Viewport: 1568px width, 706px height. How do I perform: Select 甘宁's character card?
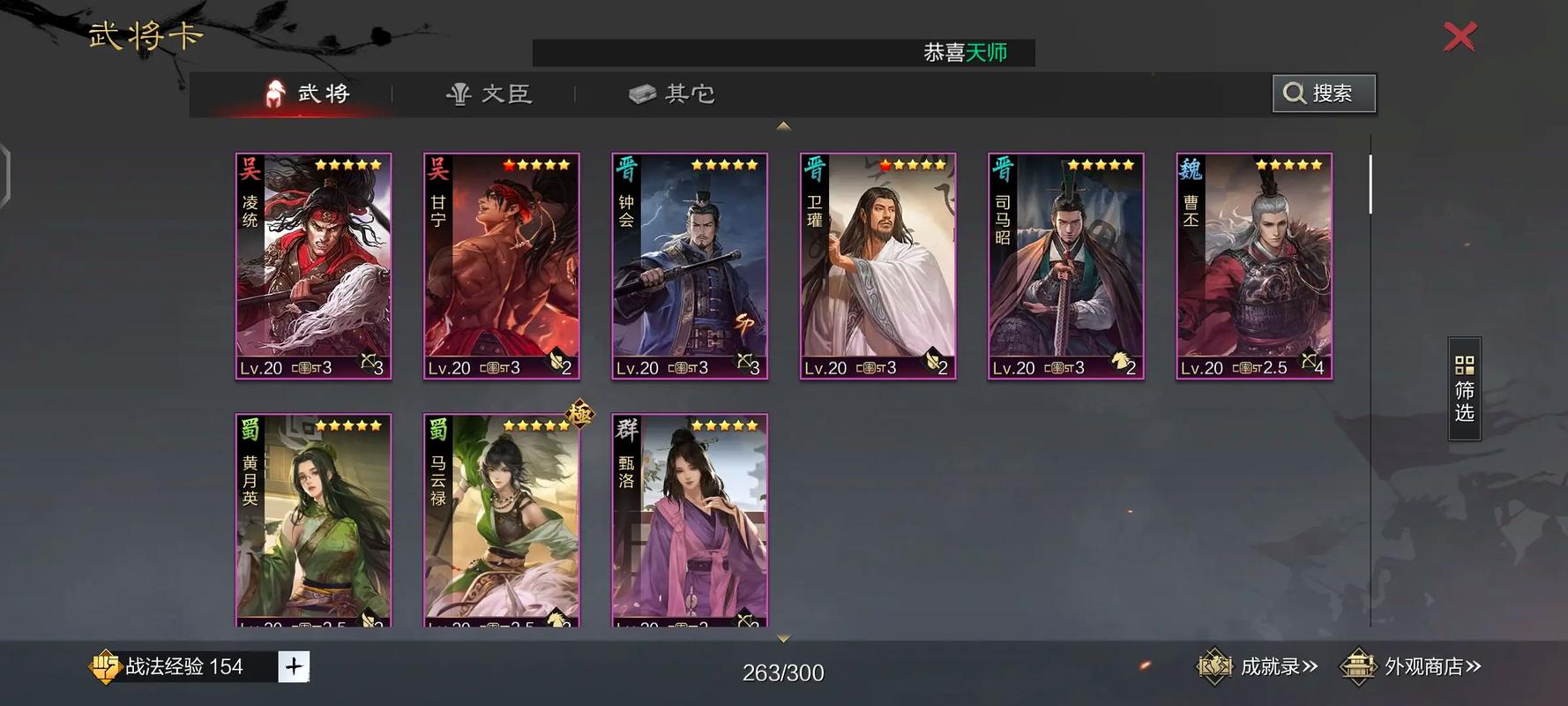click(501, 265)
